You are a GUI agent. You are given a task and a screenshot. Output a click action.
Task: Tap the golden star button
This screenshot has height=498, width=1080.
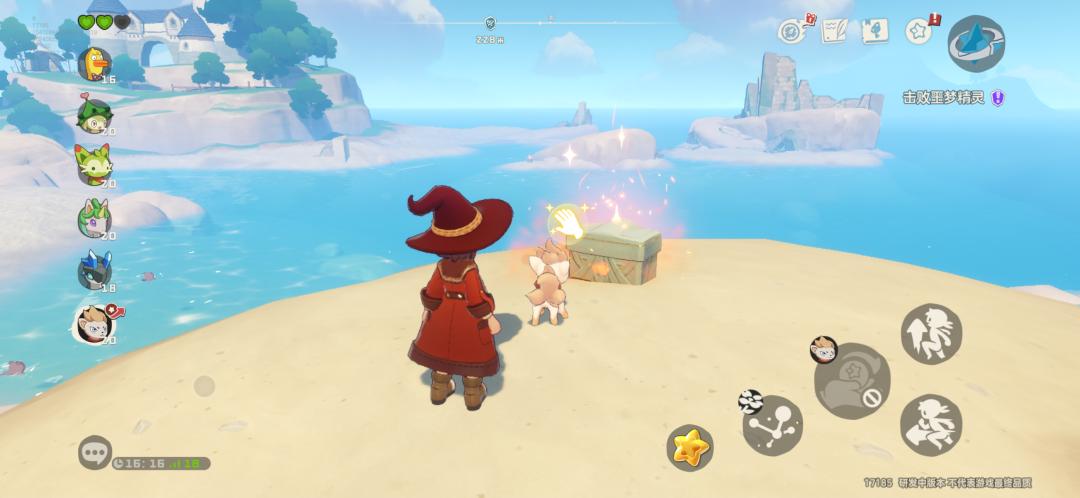tap(690, 447)
